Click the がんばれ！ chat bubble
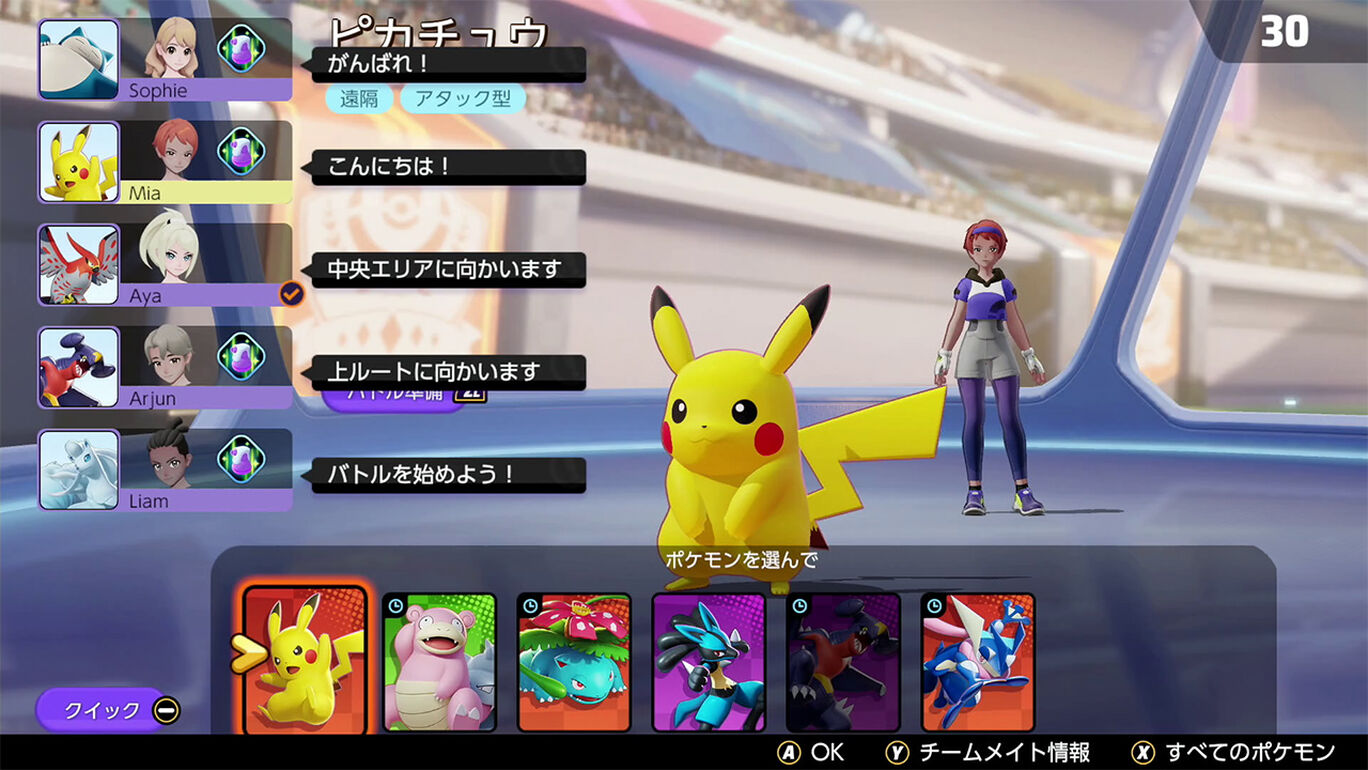This screenshot has height=770, width=1368. [450, 63]
